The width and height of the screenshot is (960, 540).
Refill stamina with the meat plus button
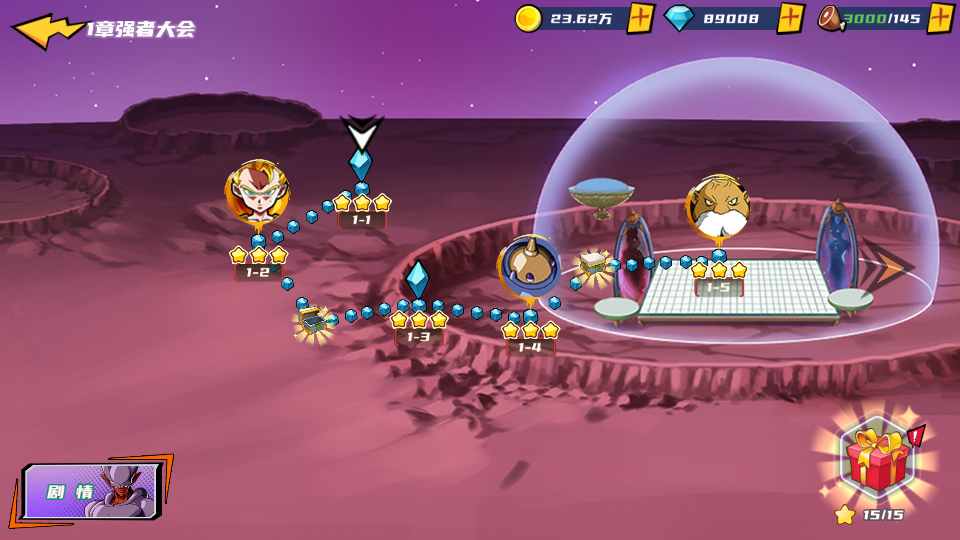(x=940, y=18)
